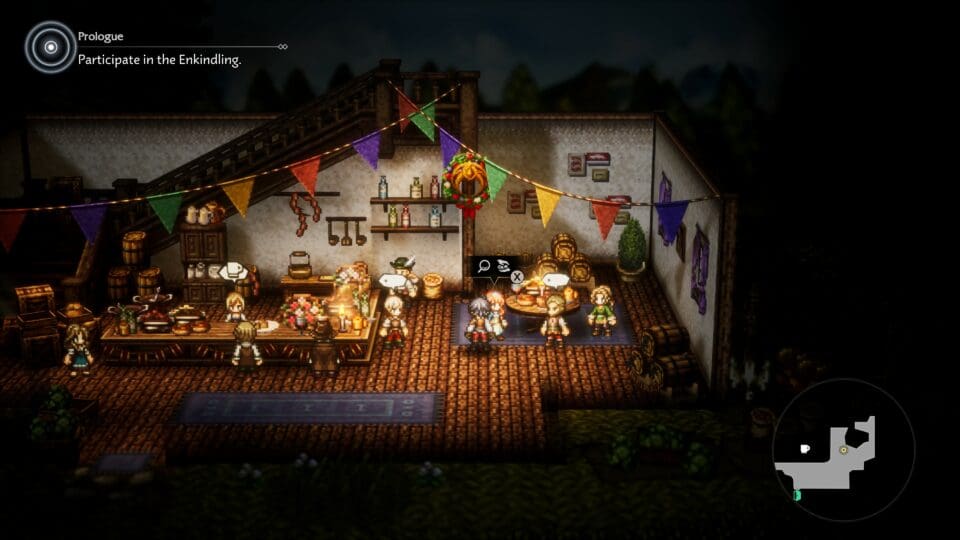Open the circular minimap
The width and height of the screenshot is (960, 540).
tap(843, 450)
